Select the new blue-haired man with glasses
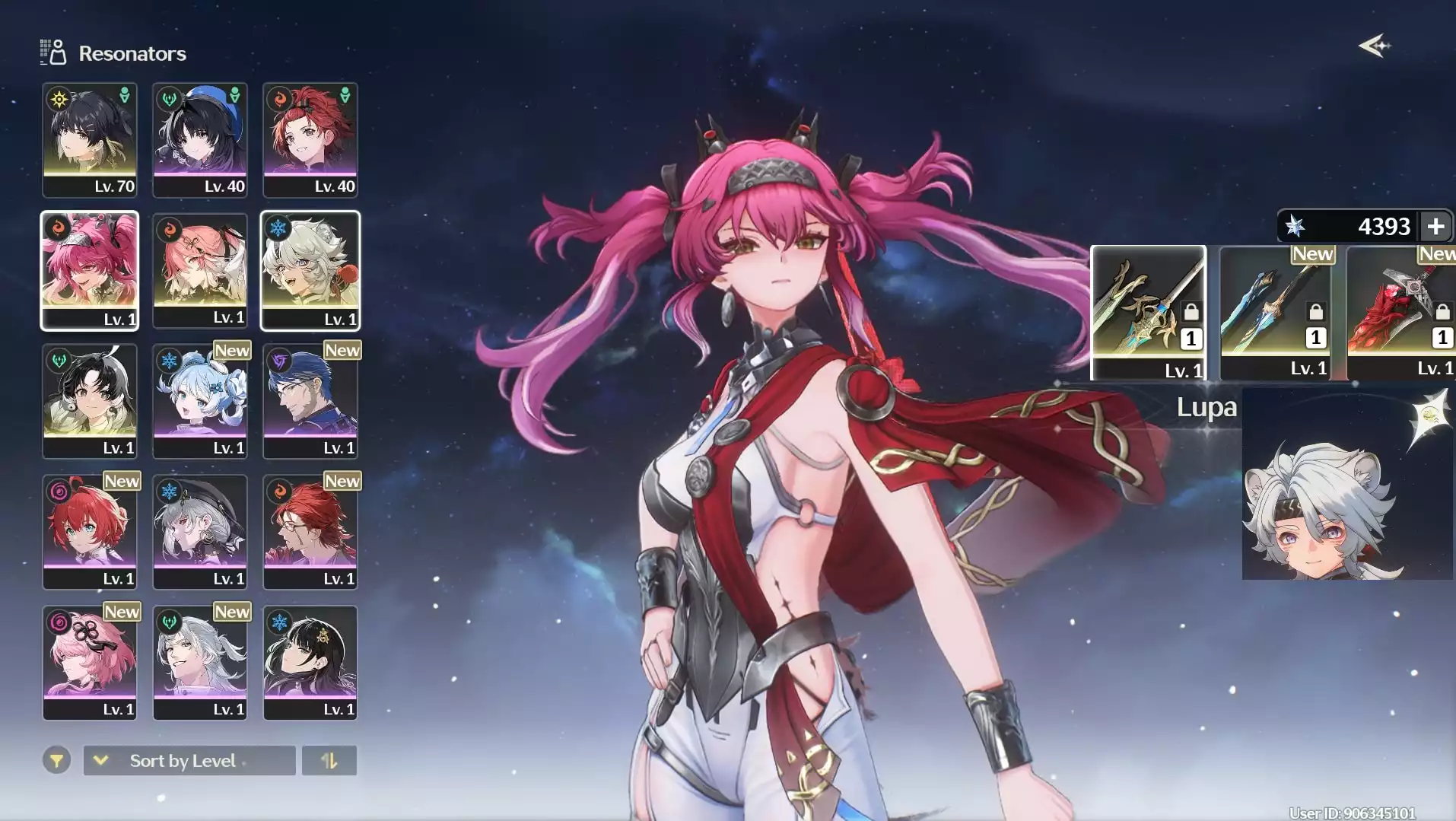The height and width of the screenshot is (821, 1456). pyautogui.click(x=310, y=401)
